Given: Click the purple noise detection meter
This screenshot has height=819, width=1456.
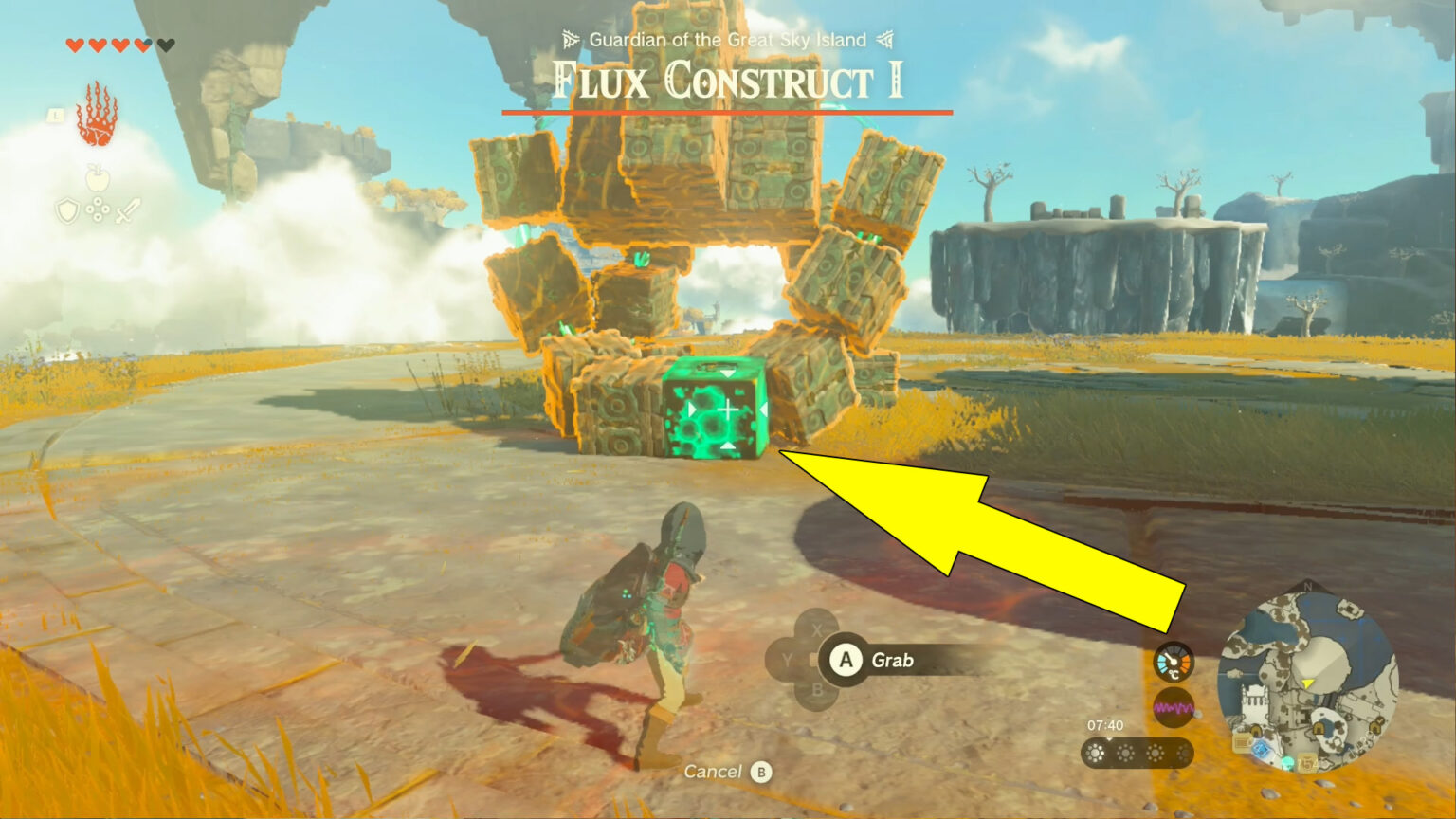Looking at the screenshot, I should pyautogui.click(x=1174, y=707).
